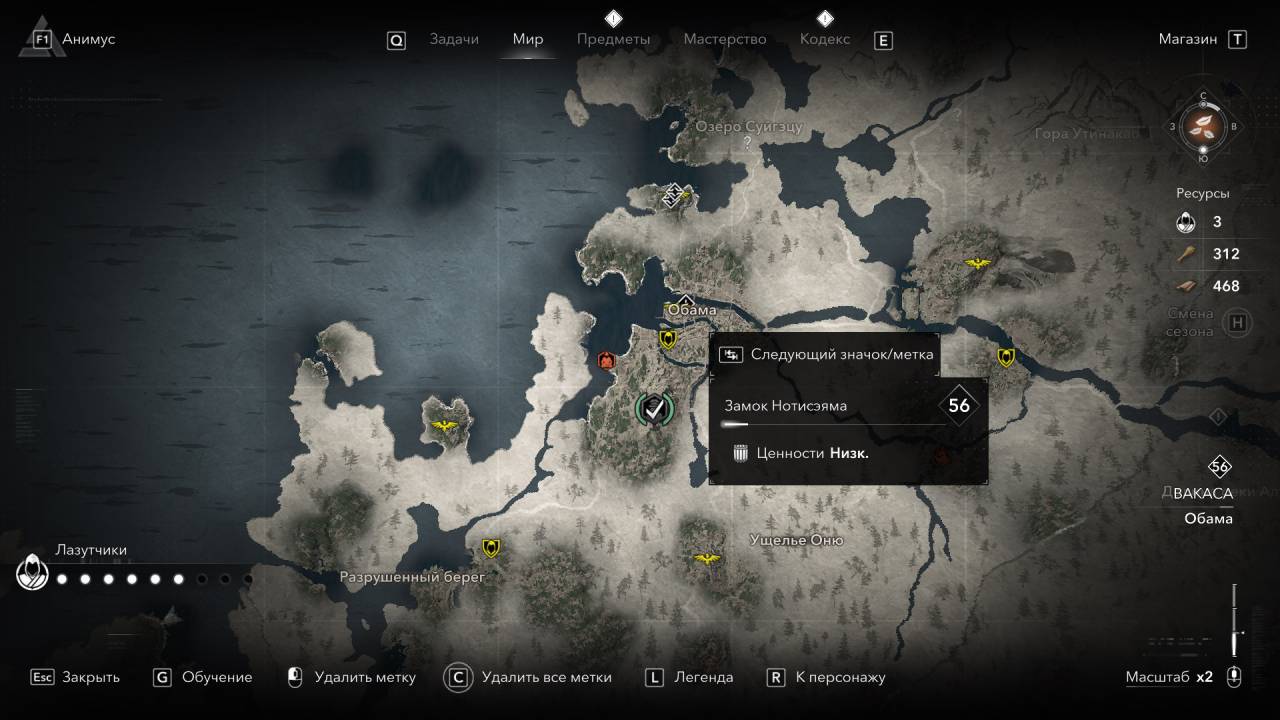Open the Предметы tab
The width and height of the screenshot is (1280, 720).
pyautogui.click(x=613, y=39)
